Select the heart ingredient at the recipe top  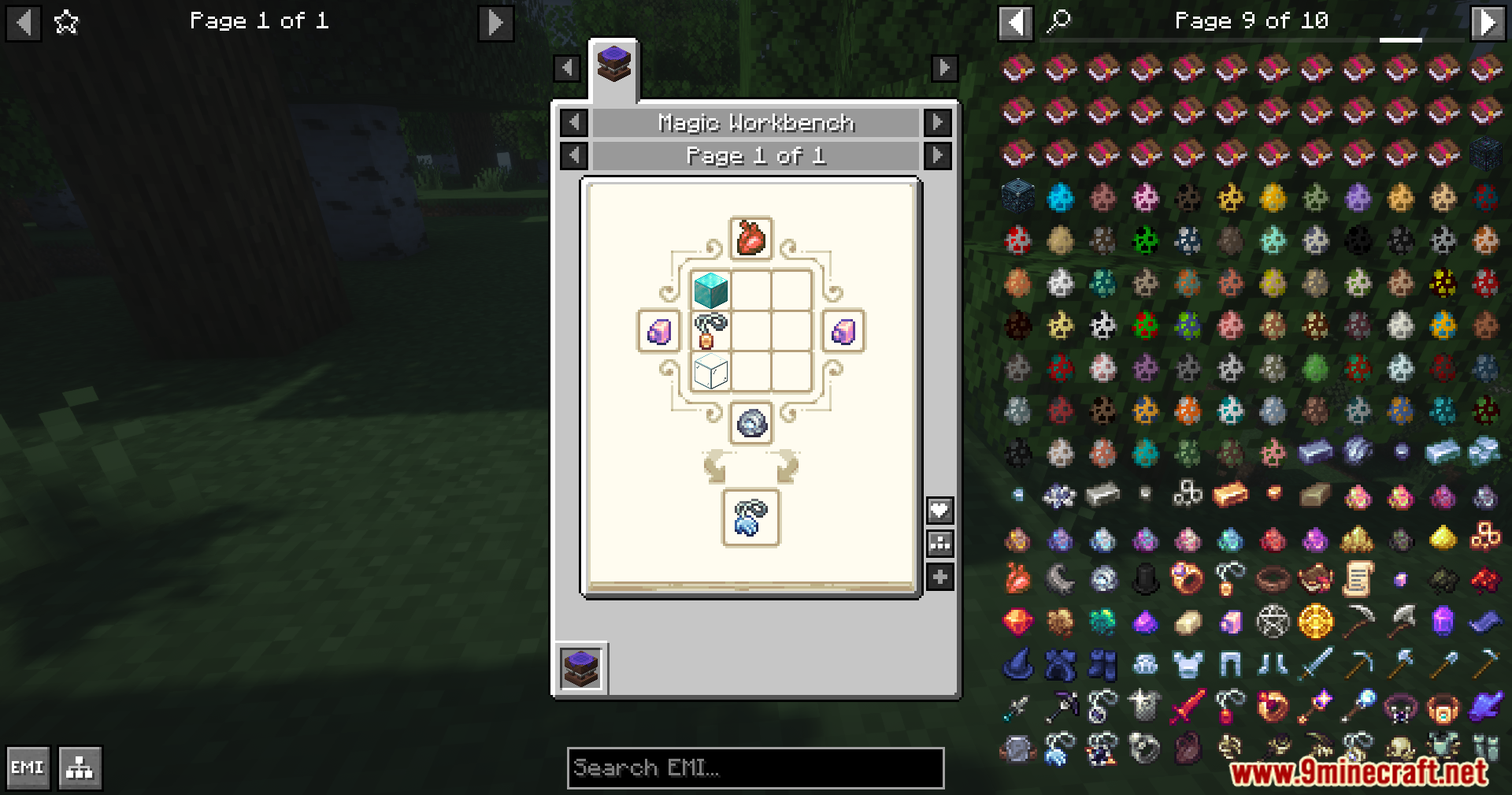point(749,238)
